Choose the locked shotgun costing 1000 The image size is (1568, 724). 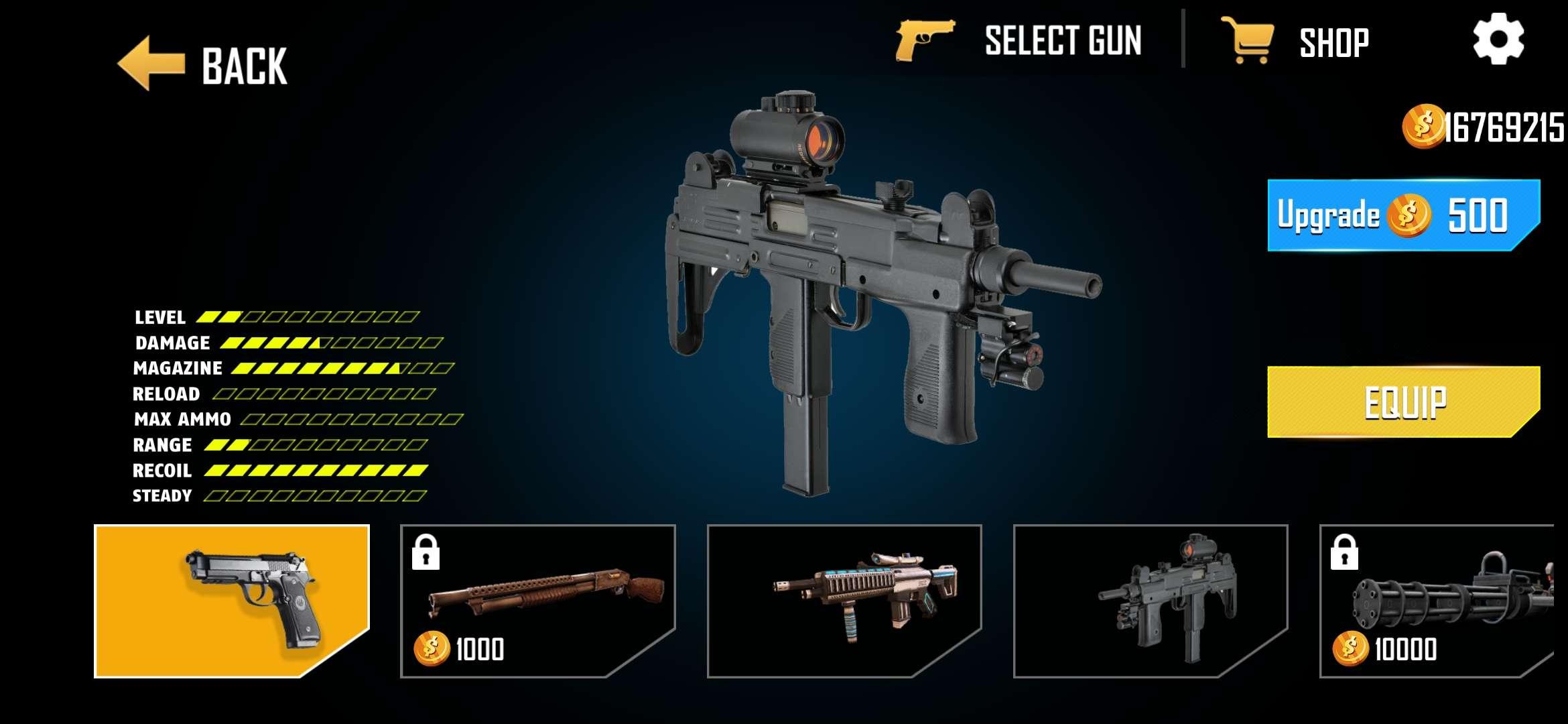coord(537,601)
